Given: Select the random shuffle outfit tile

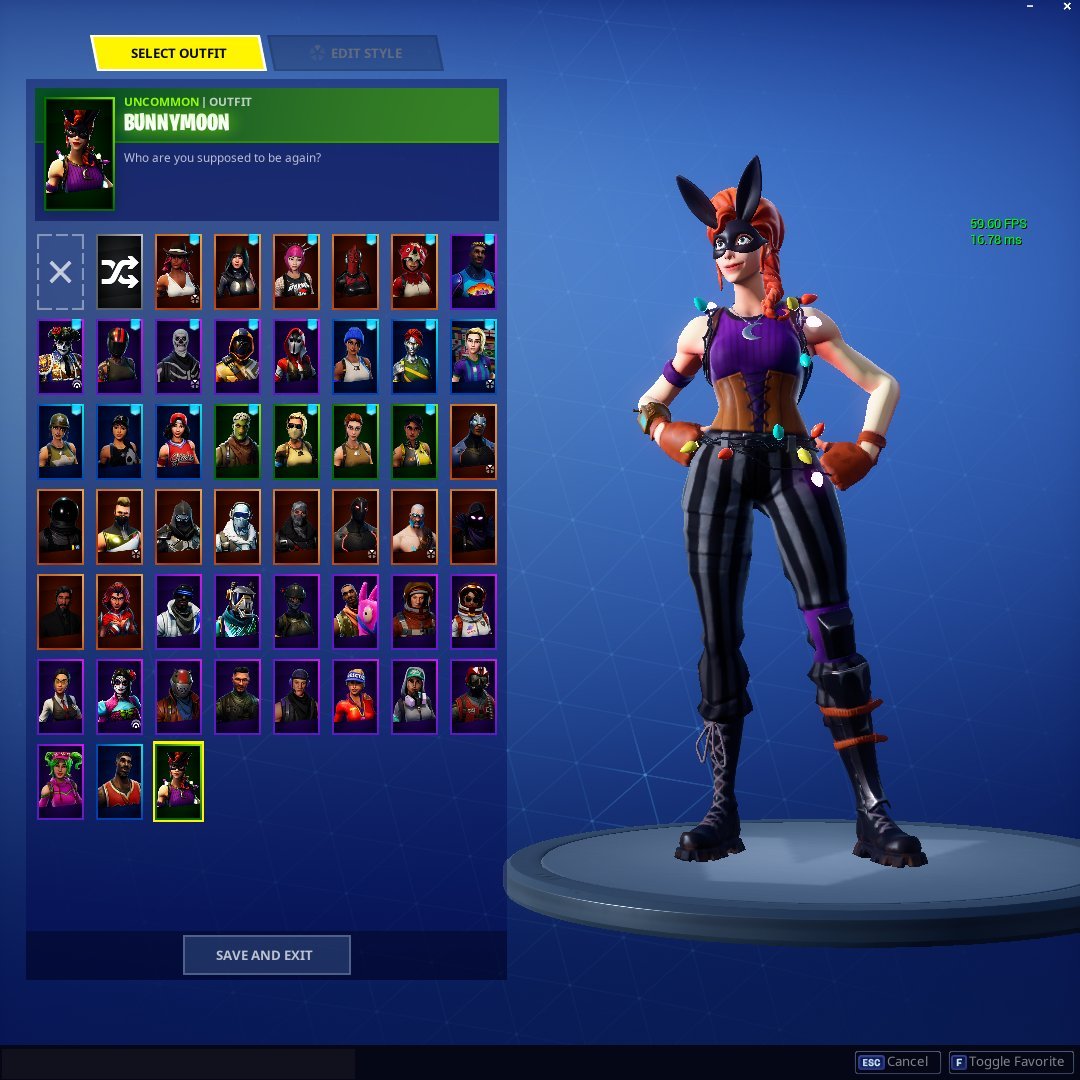Looking at the screenshot, I should 119,272.
